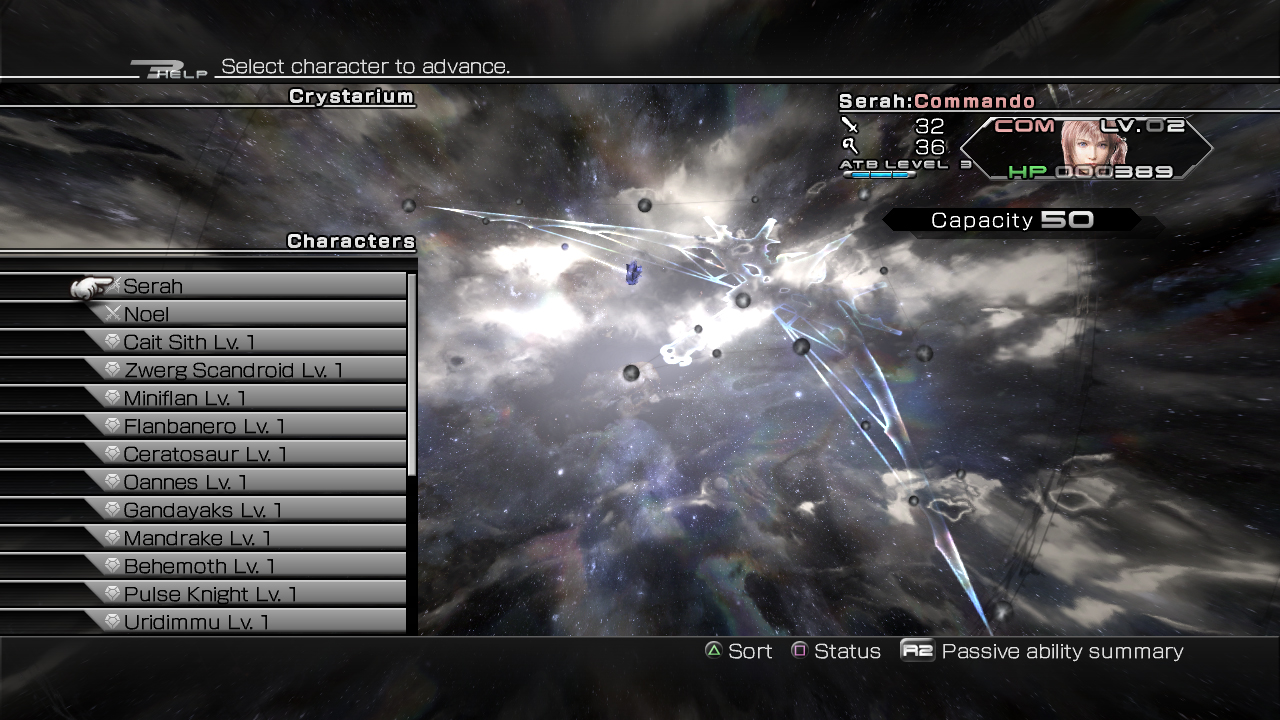
Task: Choose Pulse Knight Lv. 1
Action: pos(240,594)
